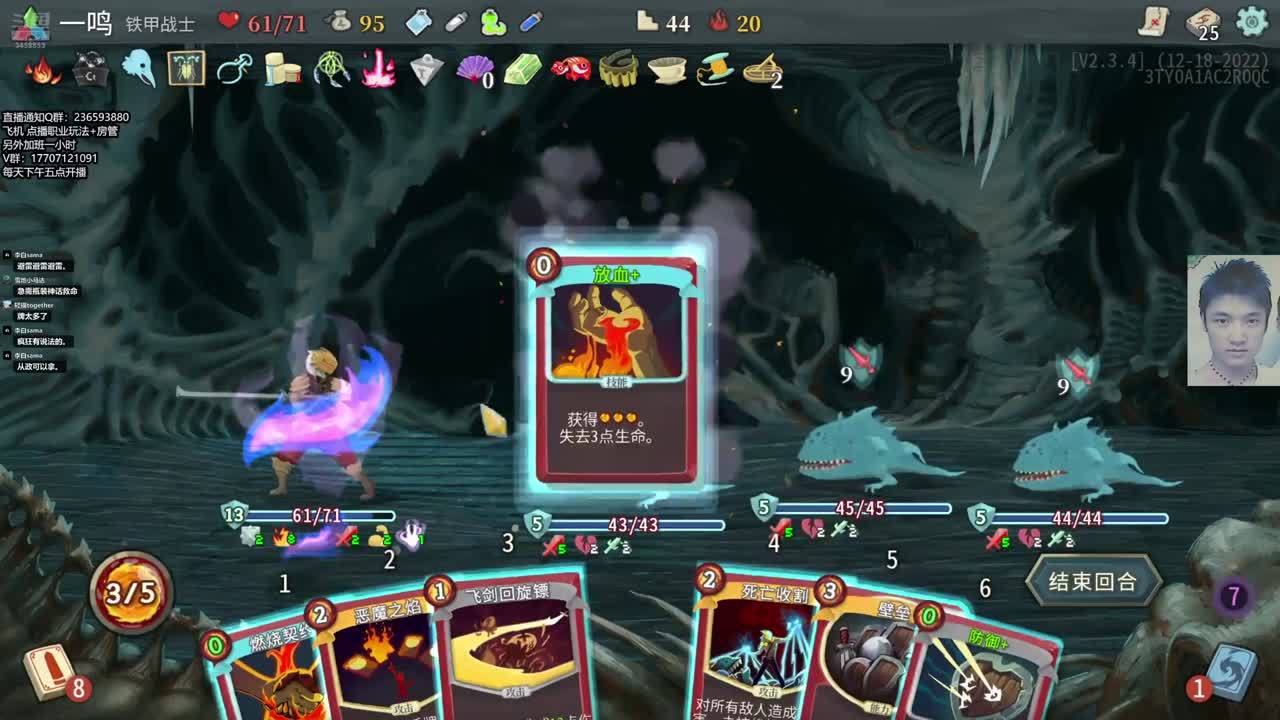Viewport: 1280px width, 720px height.
Task: Inspect the sundial relic
Action: point(763,69)
